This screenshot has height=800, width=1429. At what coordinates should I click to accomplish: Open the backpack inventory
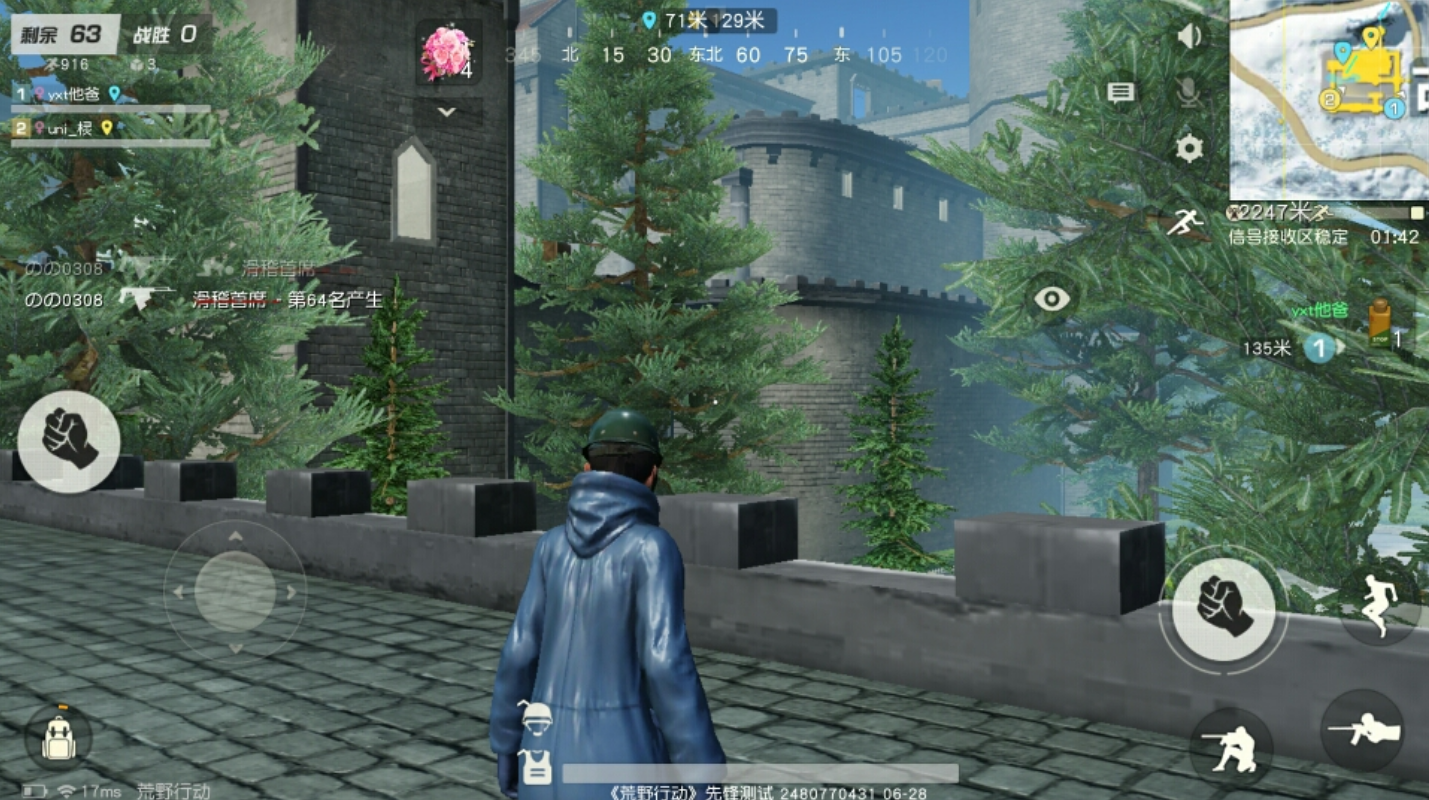58,738
